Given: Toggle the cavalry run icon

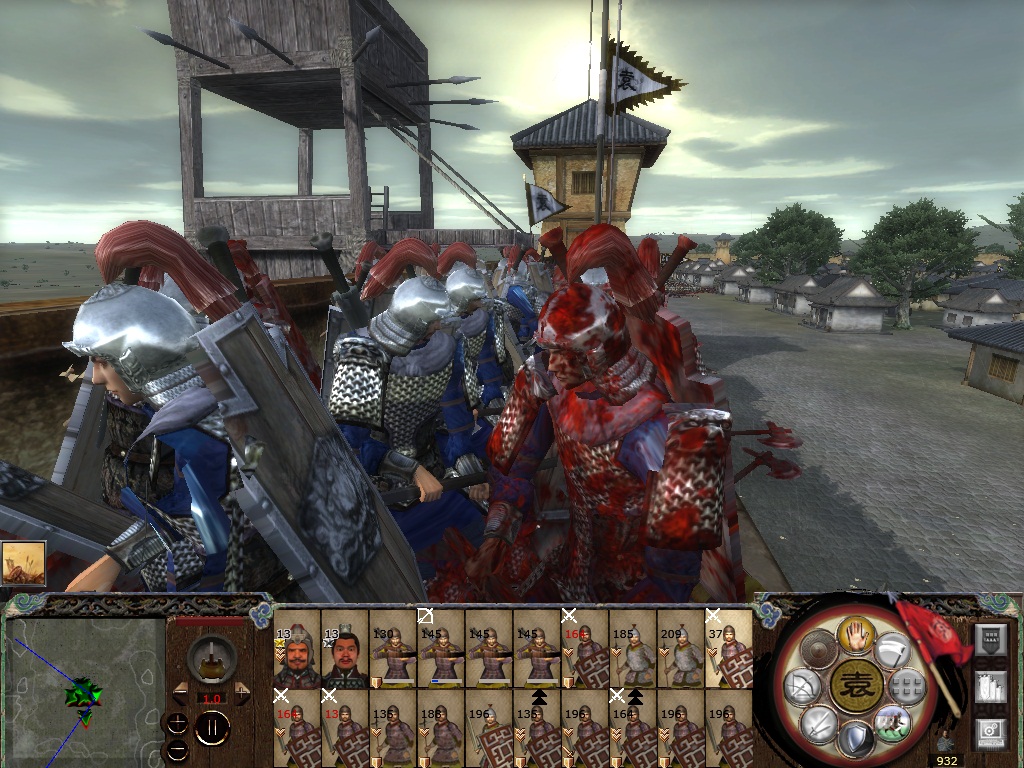Looking at the screenshot, I should point(892,722).
